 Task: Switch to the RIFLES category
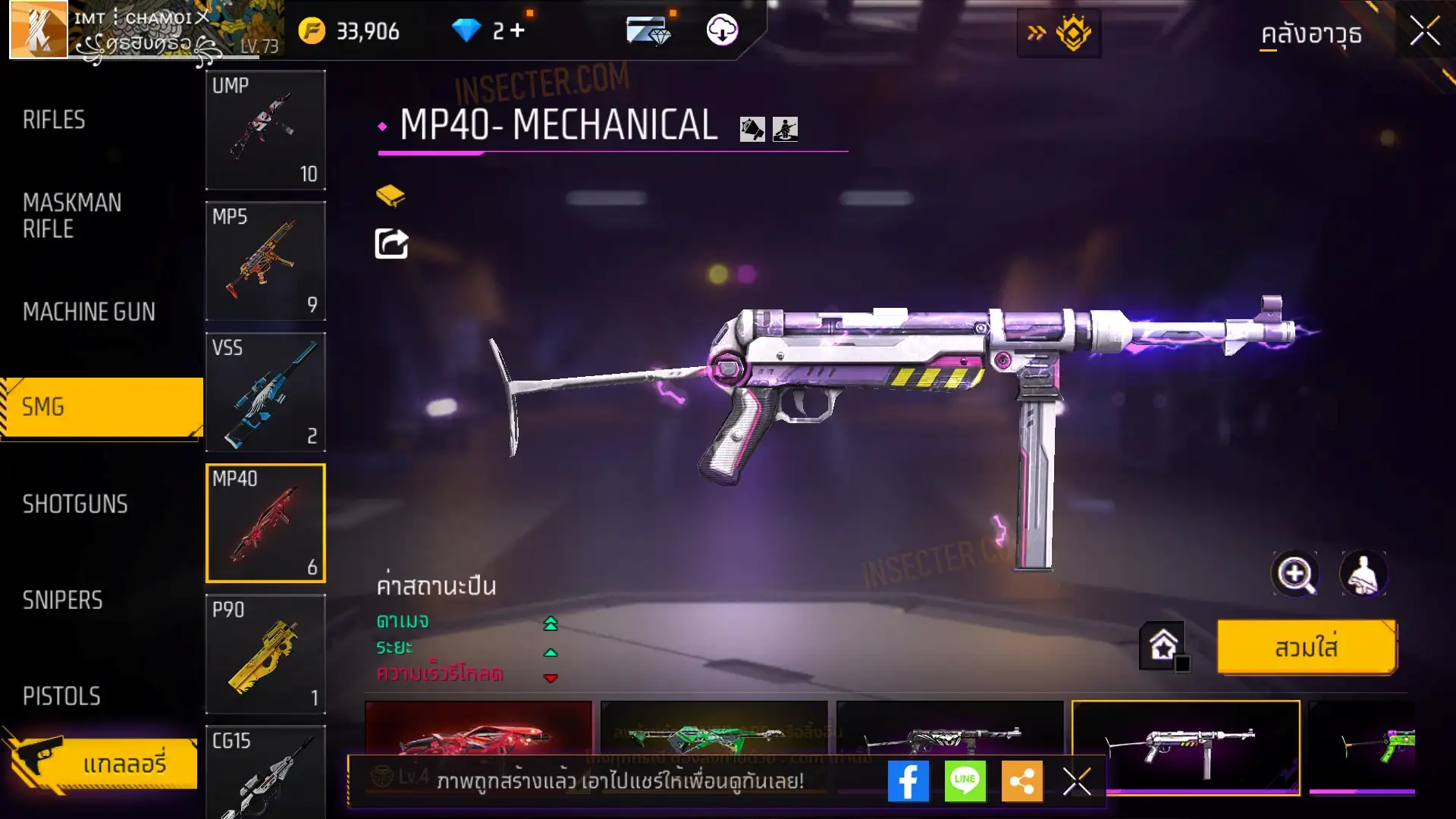point(54,120)
